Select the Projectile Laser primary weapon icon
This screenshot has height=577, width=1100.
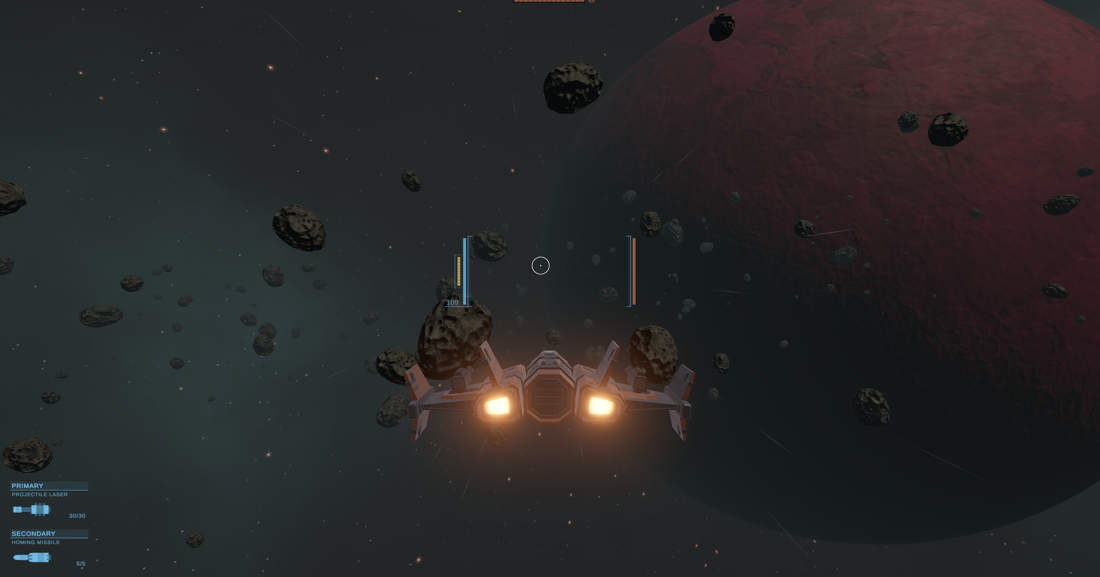coord(31,510)
